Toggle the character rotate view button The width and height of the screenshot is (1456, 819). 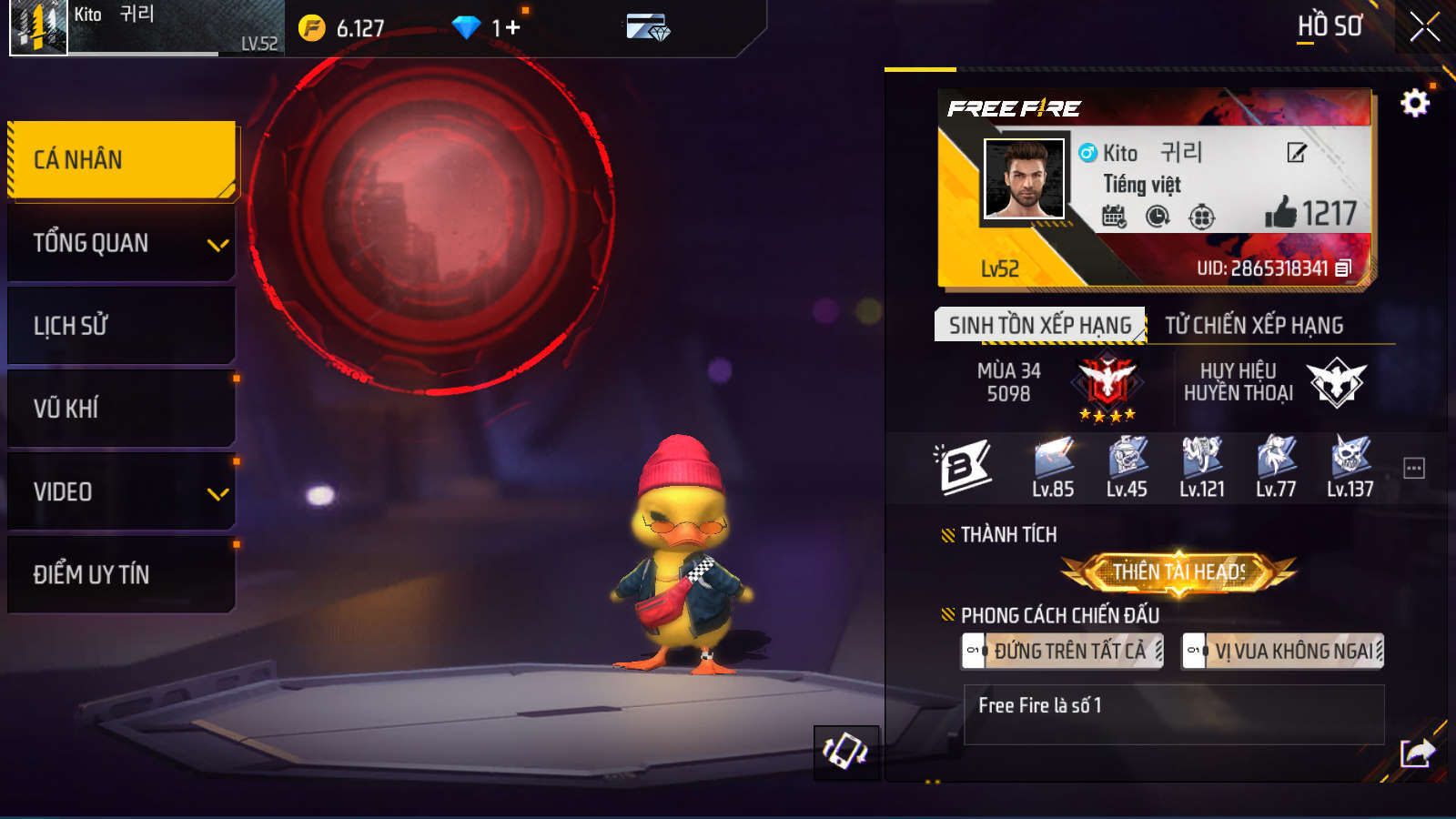845,753
